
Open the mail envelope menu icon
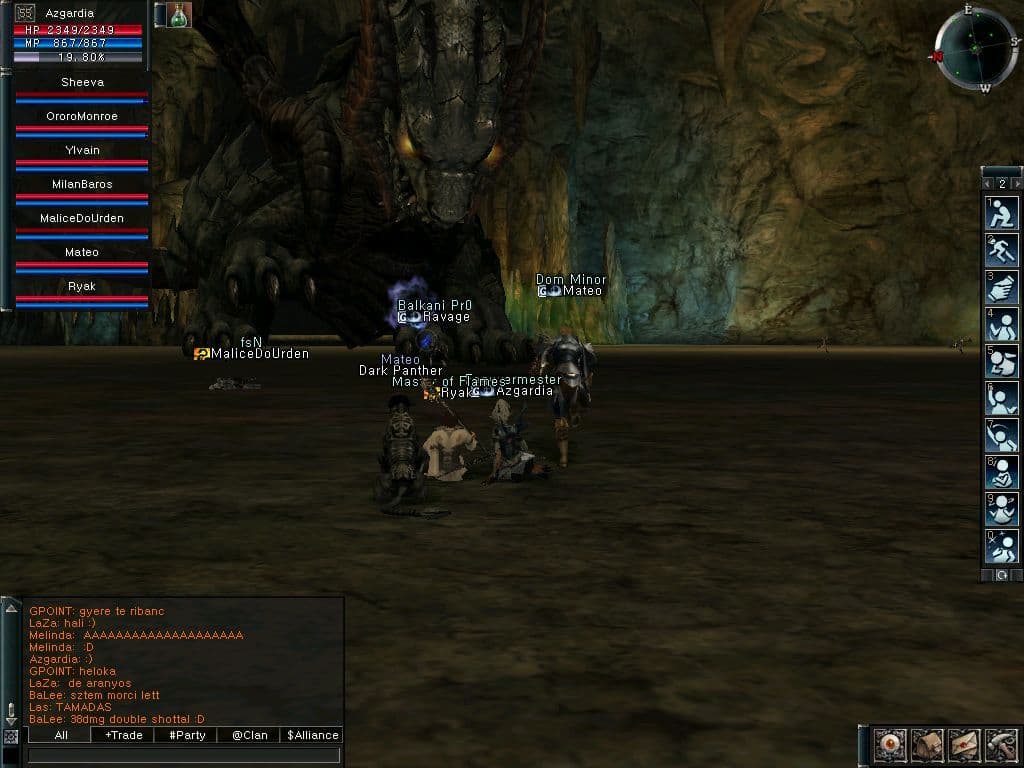tap(962, 745)
